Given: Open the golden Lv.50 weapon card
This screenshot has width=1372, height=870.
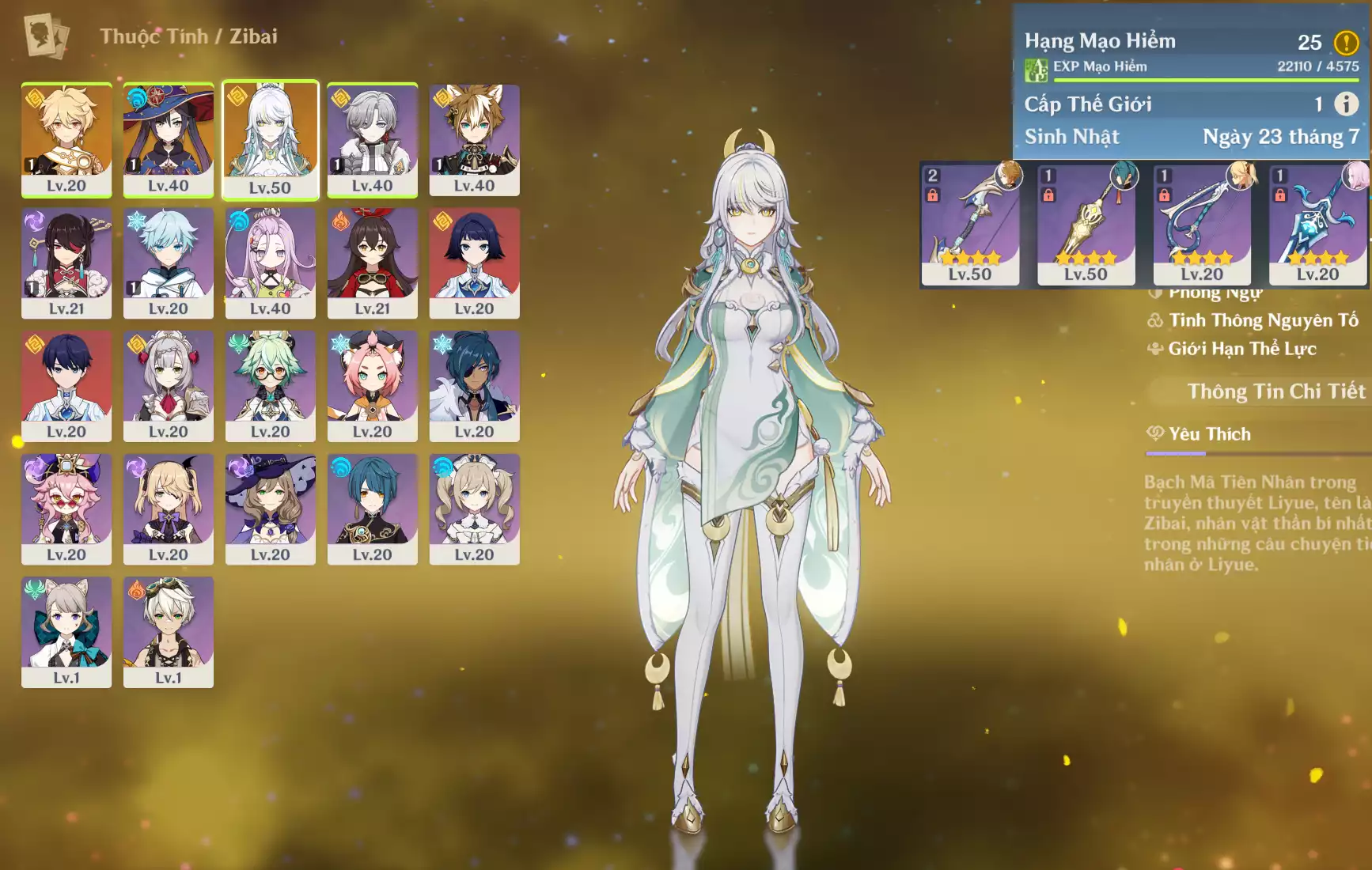Looking at the screenshot, I should point(1086,225).
